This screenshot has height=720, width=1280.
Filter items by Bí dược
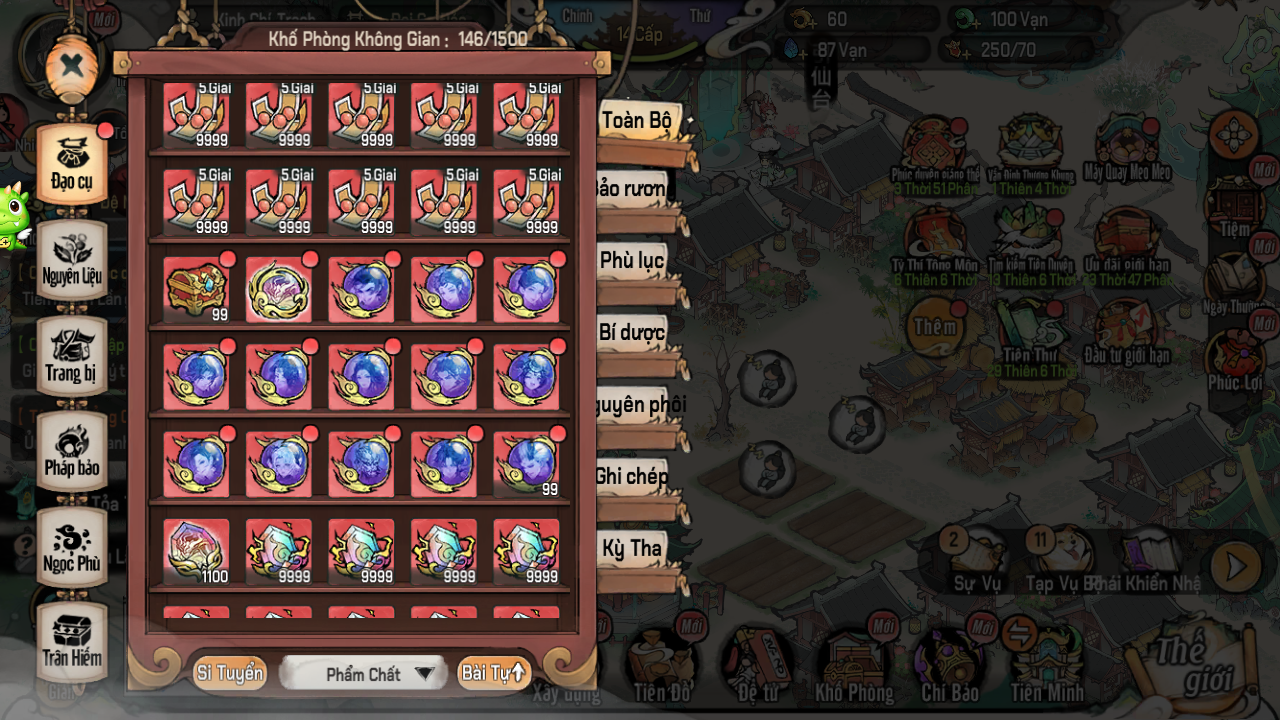632,334
